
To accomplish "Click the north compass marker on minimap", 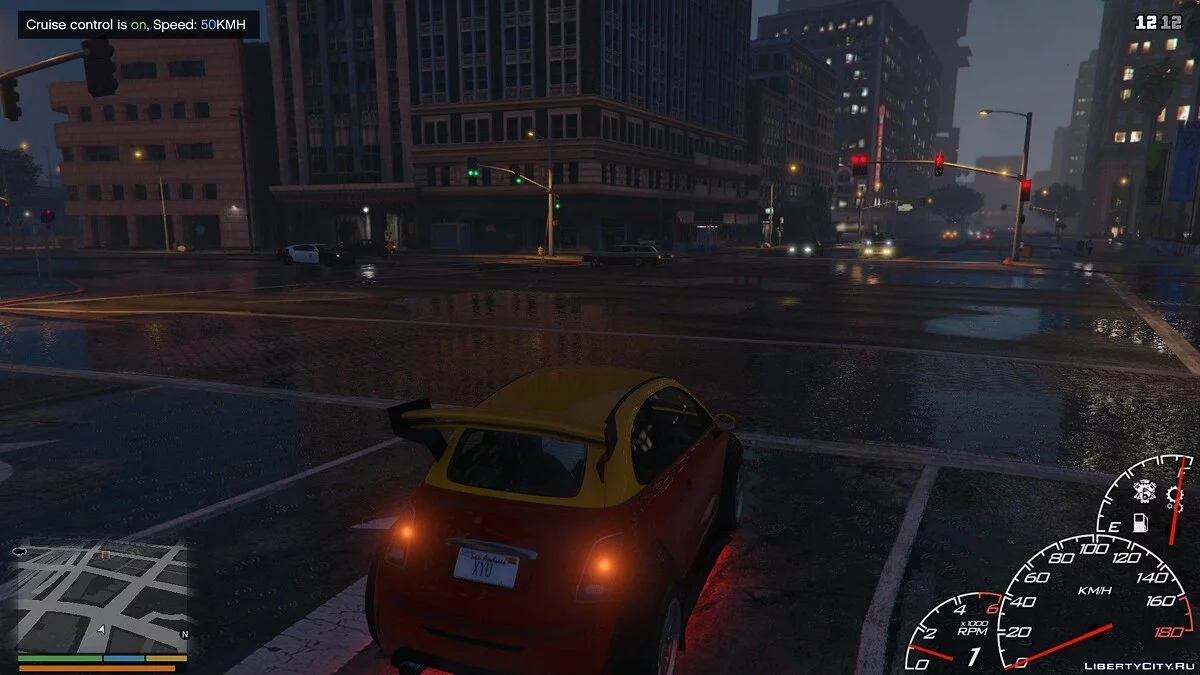I will pos(183,634).
